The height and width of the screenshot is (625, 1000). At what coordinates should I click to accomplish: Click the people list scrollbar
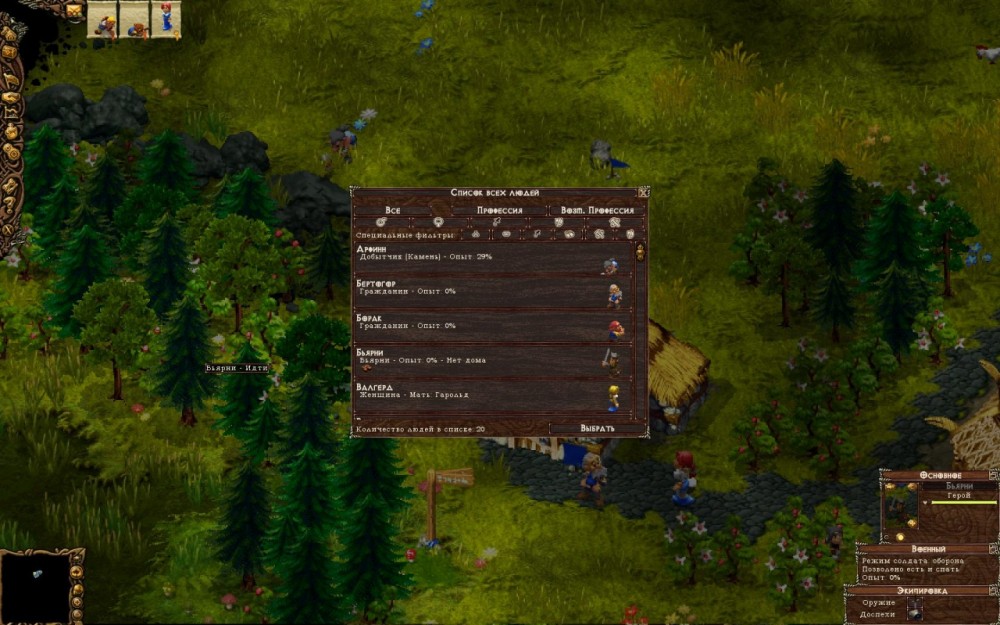coord(641,330)
